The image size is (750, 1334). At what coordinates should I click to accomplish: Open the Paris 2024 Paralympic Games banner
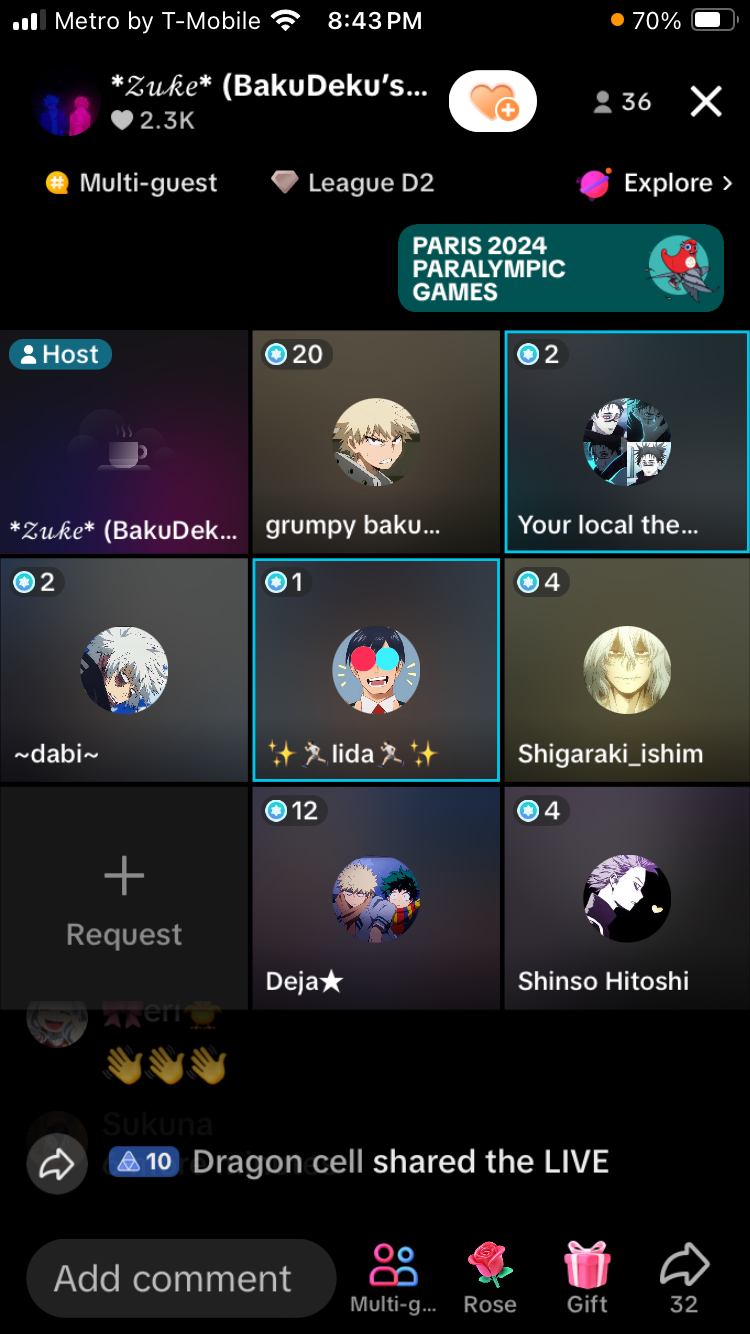[560, 269]
